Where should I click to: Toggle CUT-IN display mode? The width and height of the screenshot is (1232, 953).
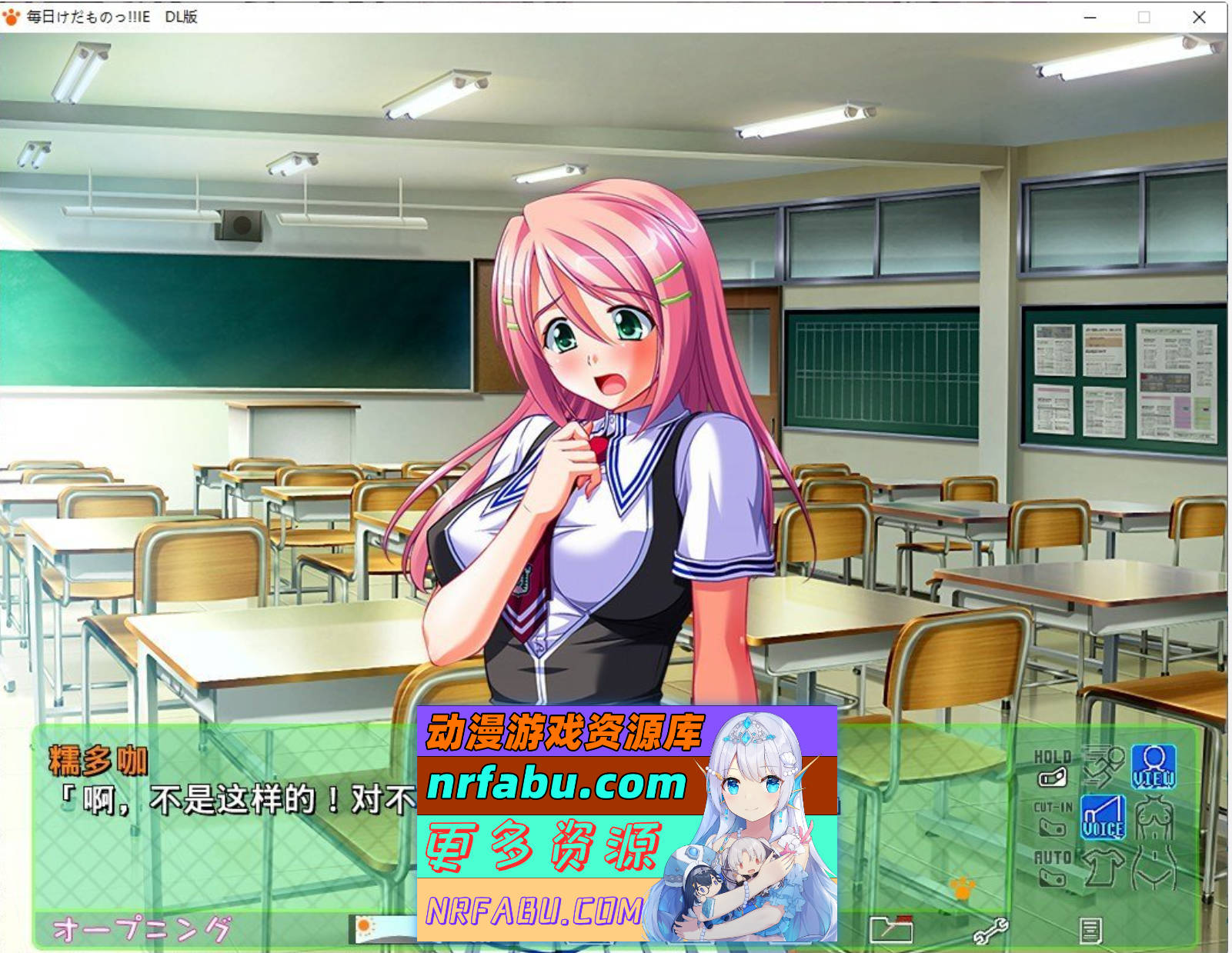[1053, 827]
